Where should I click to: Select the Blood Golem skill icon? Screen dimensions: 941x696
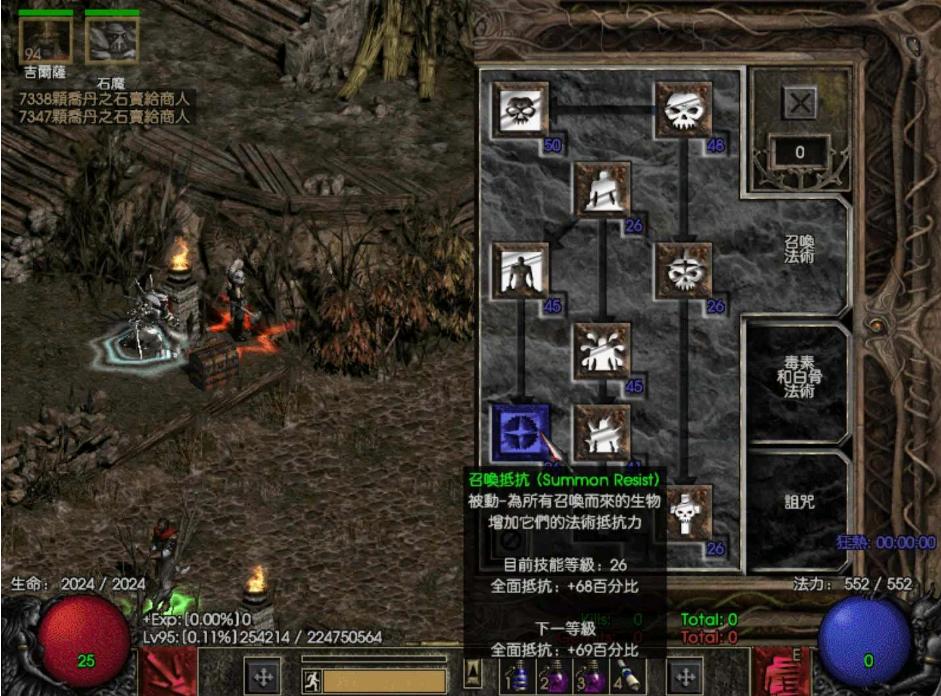coord(601,350)
